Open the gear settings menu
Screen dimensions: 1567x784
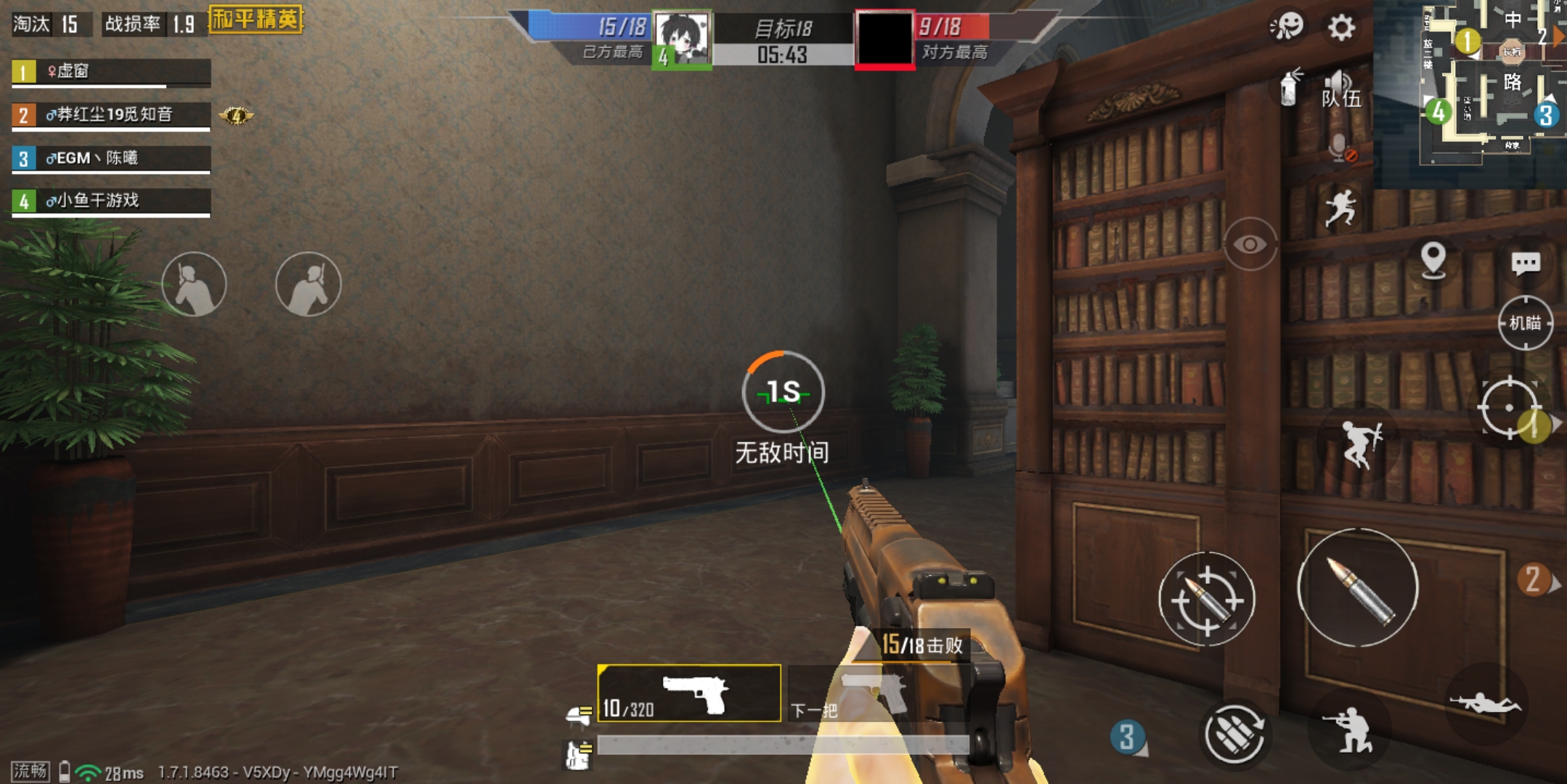pos(1340,28)
